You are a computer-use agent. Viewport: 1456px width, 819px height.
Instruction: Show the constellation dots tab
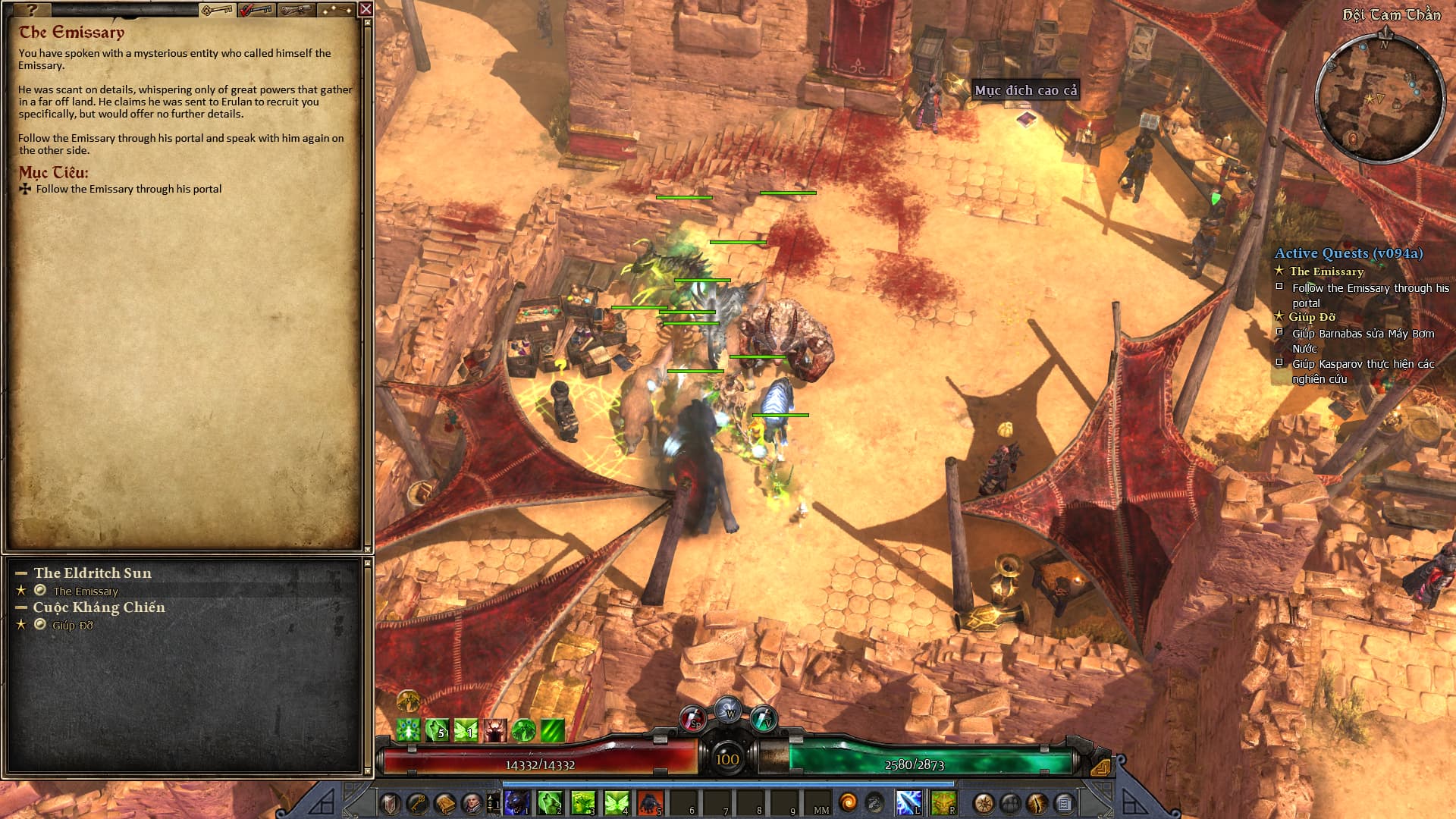[336, 10]
